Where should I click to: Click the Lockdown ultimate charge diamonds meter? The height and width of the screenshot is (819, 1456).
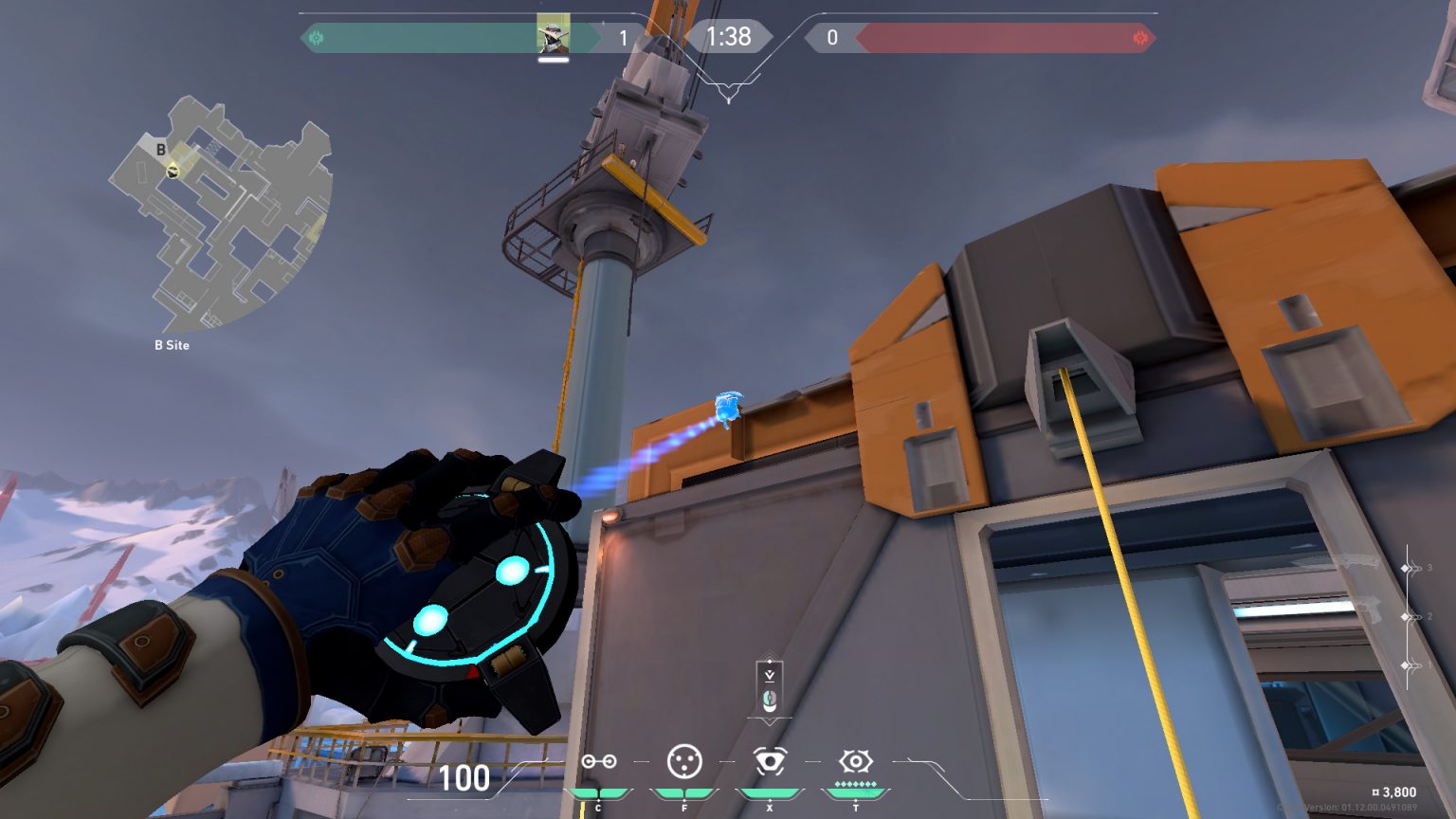pos(854,785)
